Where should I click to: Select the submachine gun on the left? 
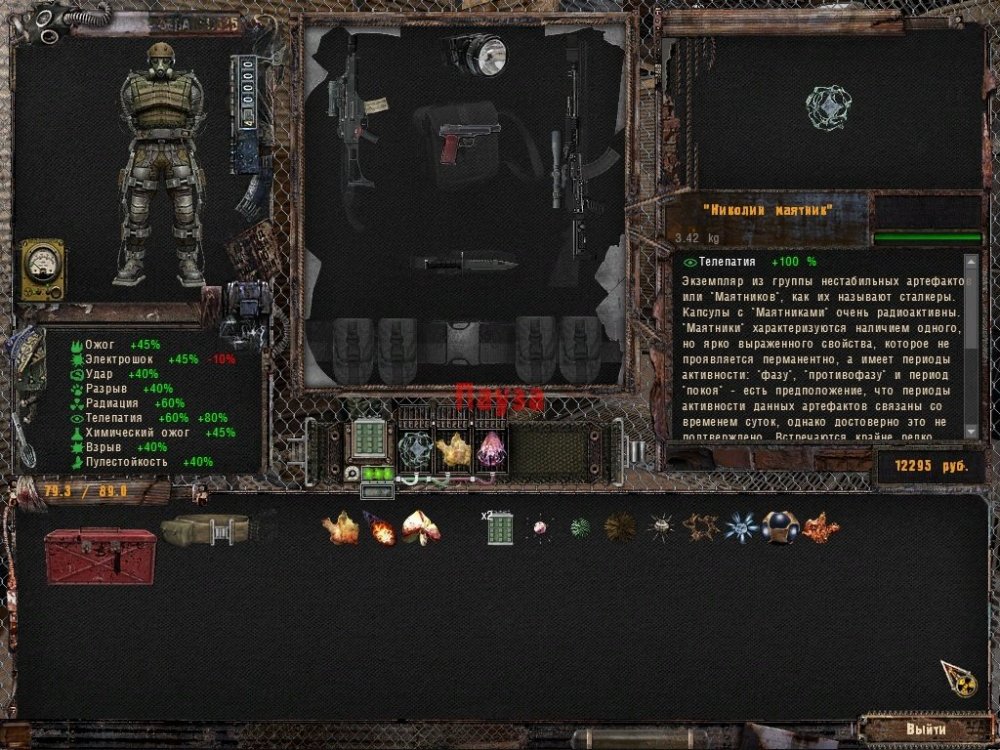(351, 120)
